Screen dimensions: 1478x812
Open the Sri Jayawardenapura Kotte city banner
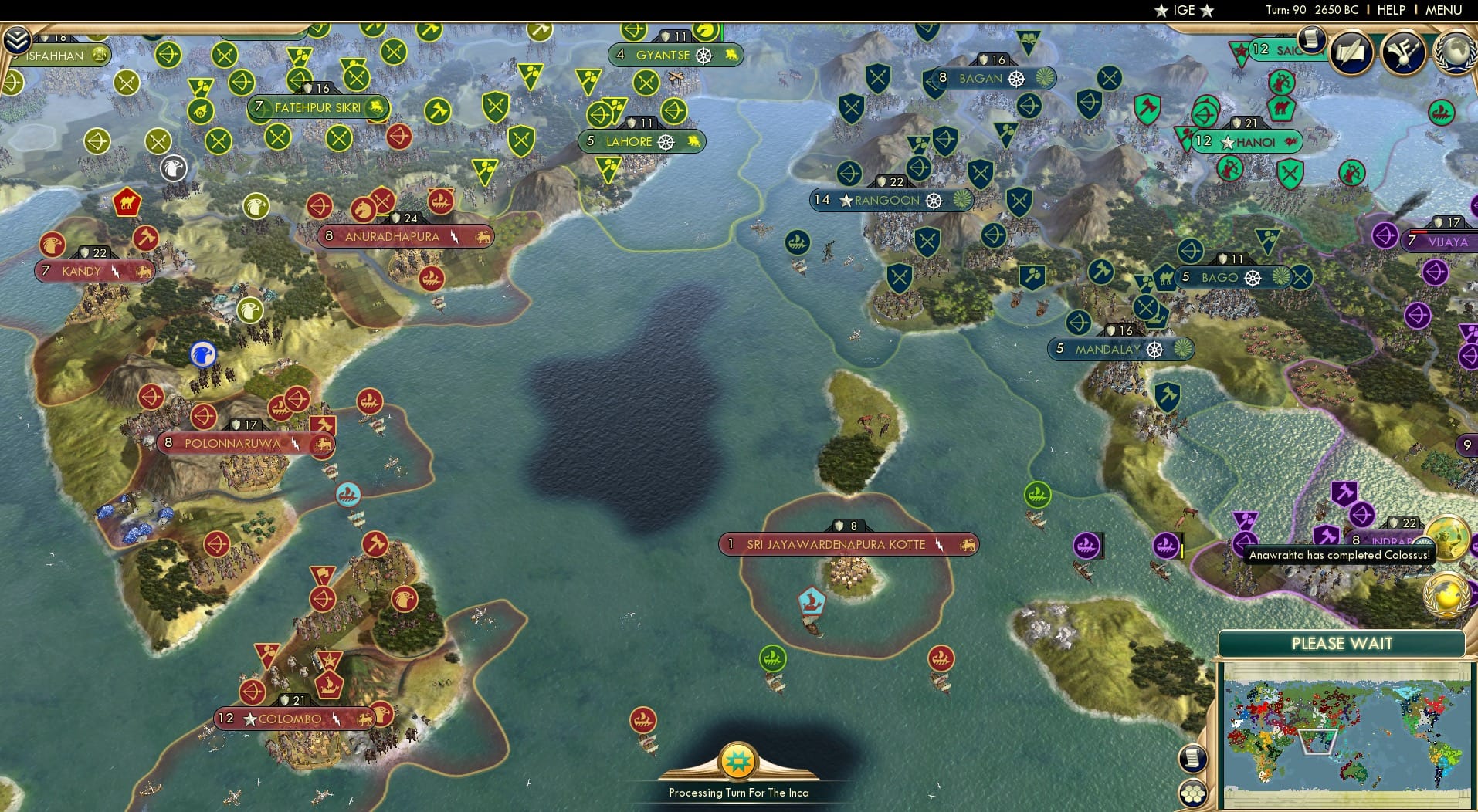848,544
